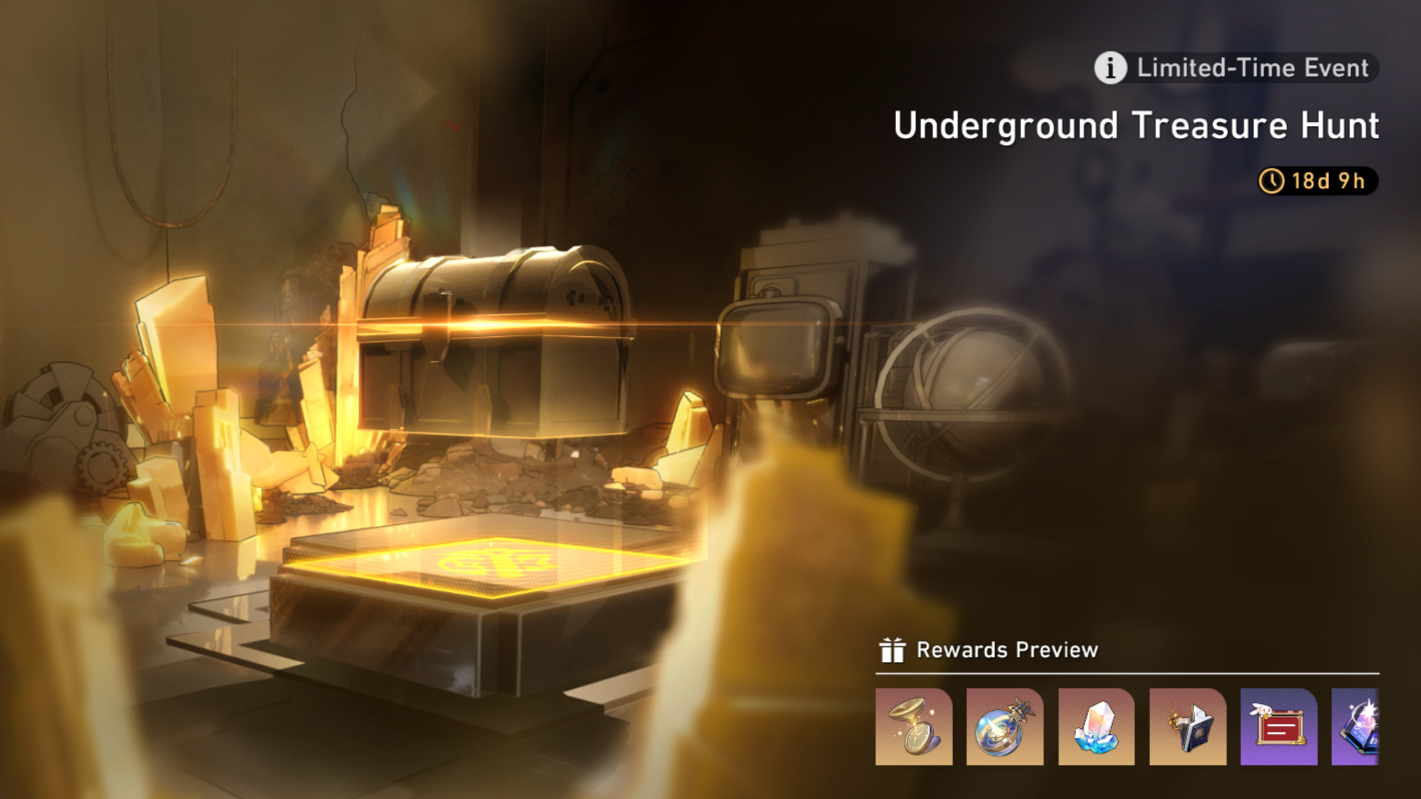Image resolution: width=1421 pixels, height=799 pixels.
Task: Click the info icon beside Limited-Time Event
Action: click(1113, 68)
